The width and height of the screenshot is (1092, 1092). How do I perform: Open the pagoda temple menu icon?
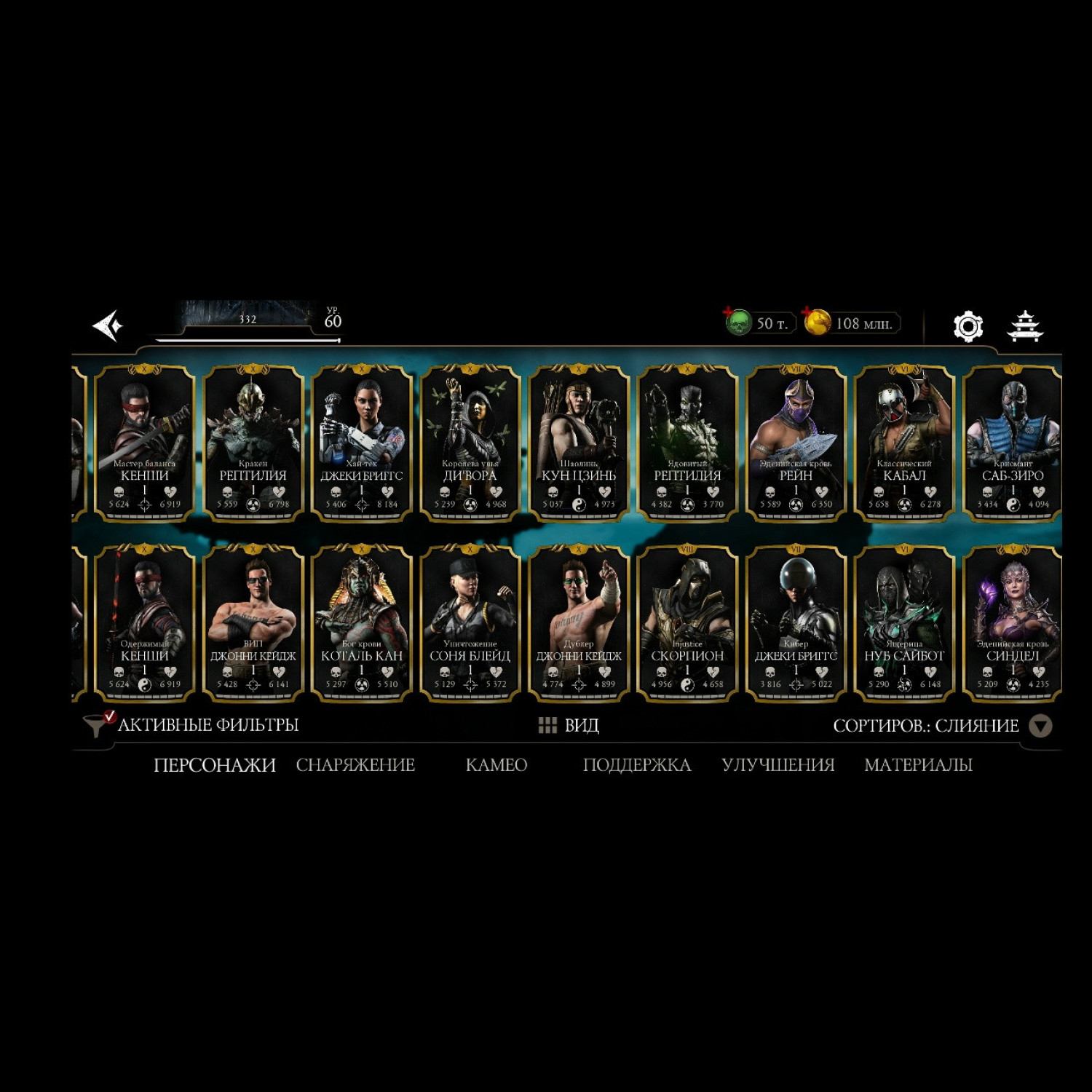click(x=1025, y=326)
